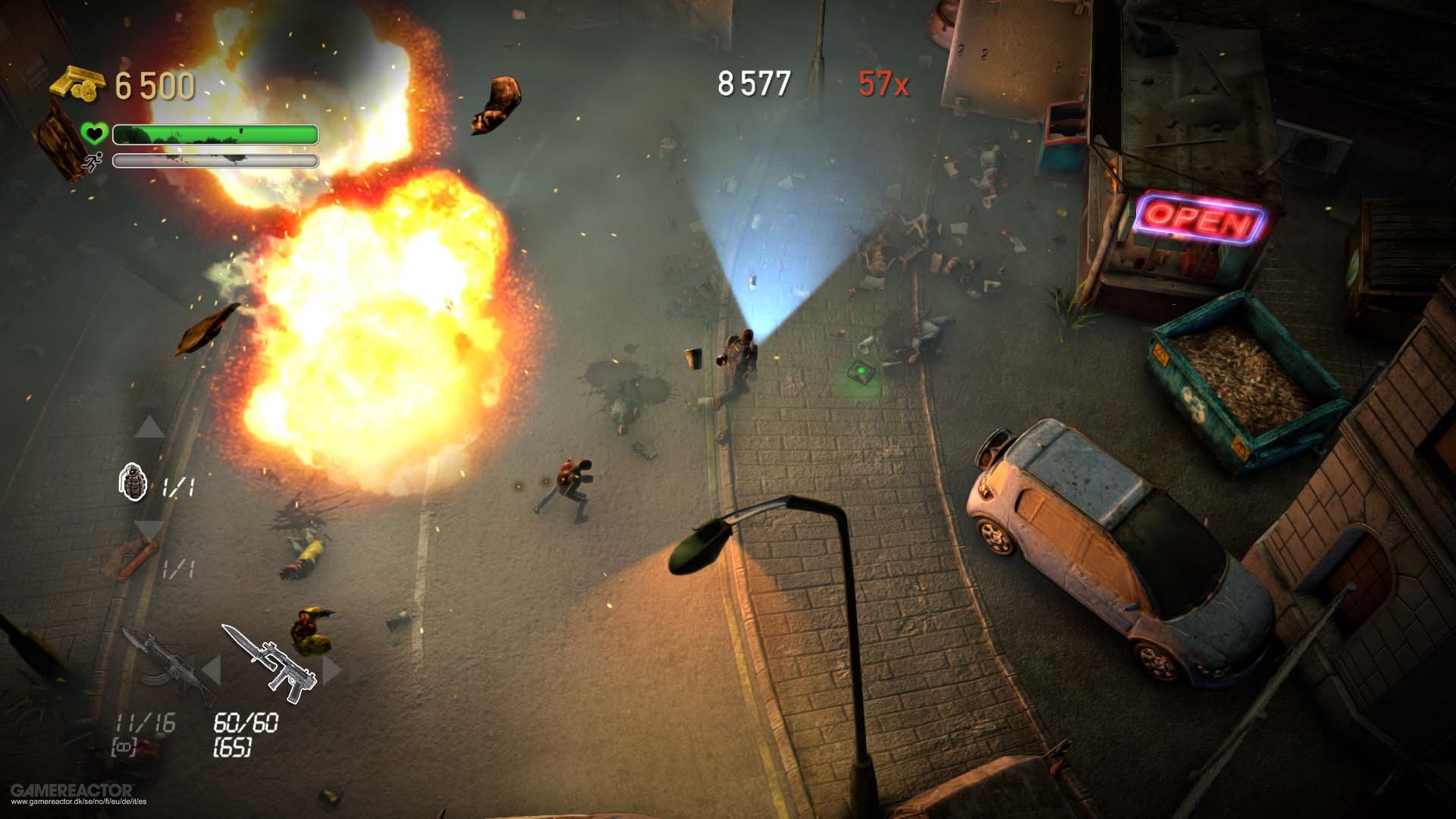Click the running-man stamina icon
Image resolution: width=1456 pixels, height=819 pixels.
93,161
